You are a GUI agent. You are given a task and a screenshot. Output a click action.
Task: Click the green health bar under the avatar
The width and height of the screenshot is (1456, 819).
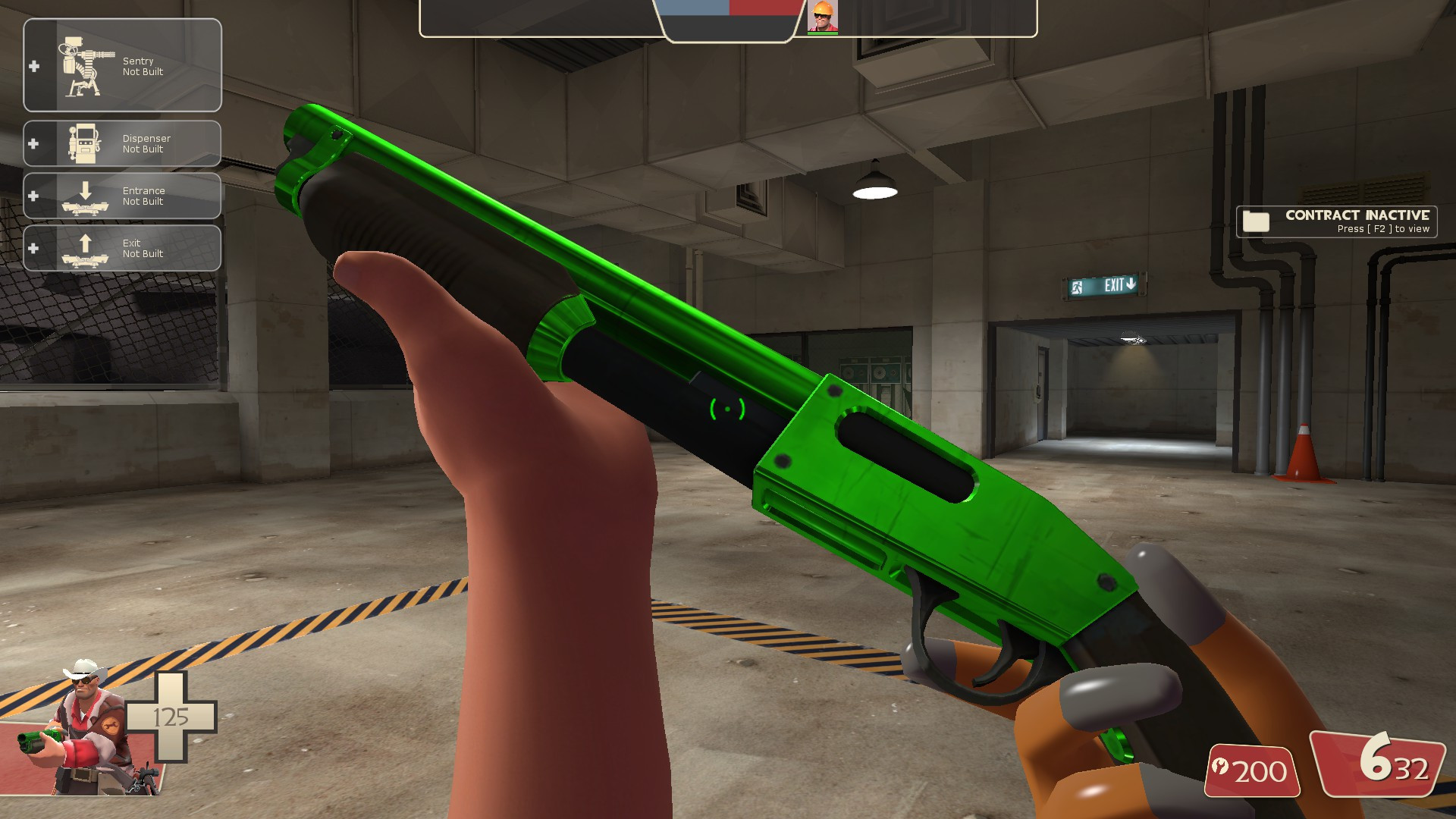pos(823,32)
